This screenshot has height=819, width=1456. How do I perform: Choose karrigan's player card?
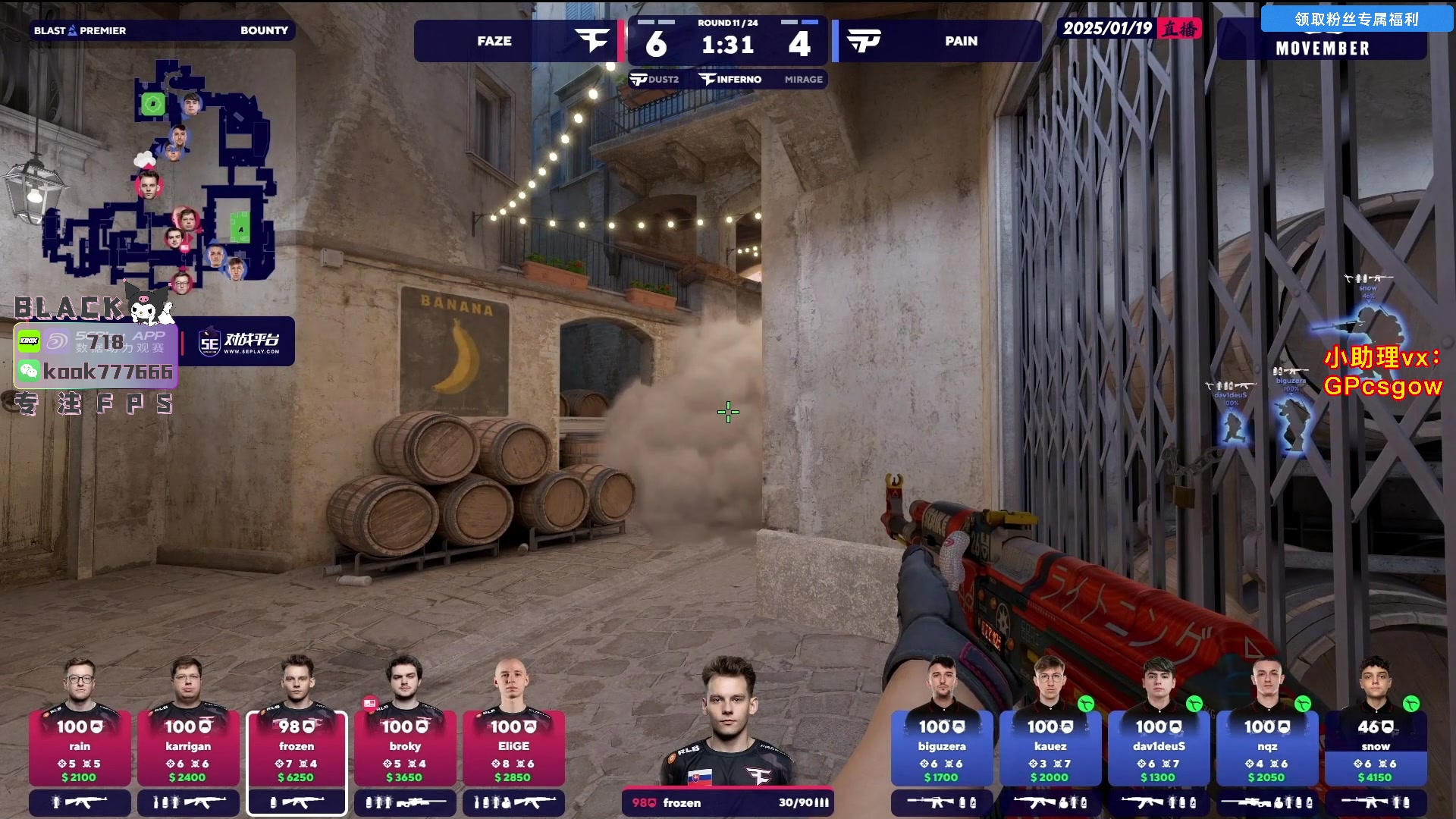tap(188, 748)
